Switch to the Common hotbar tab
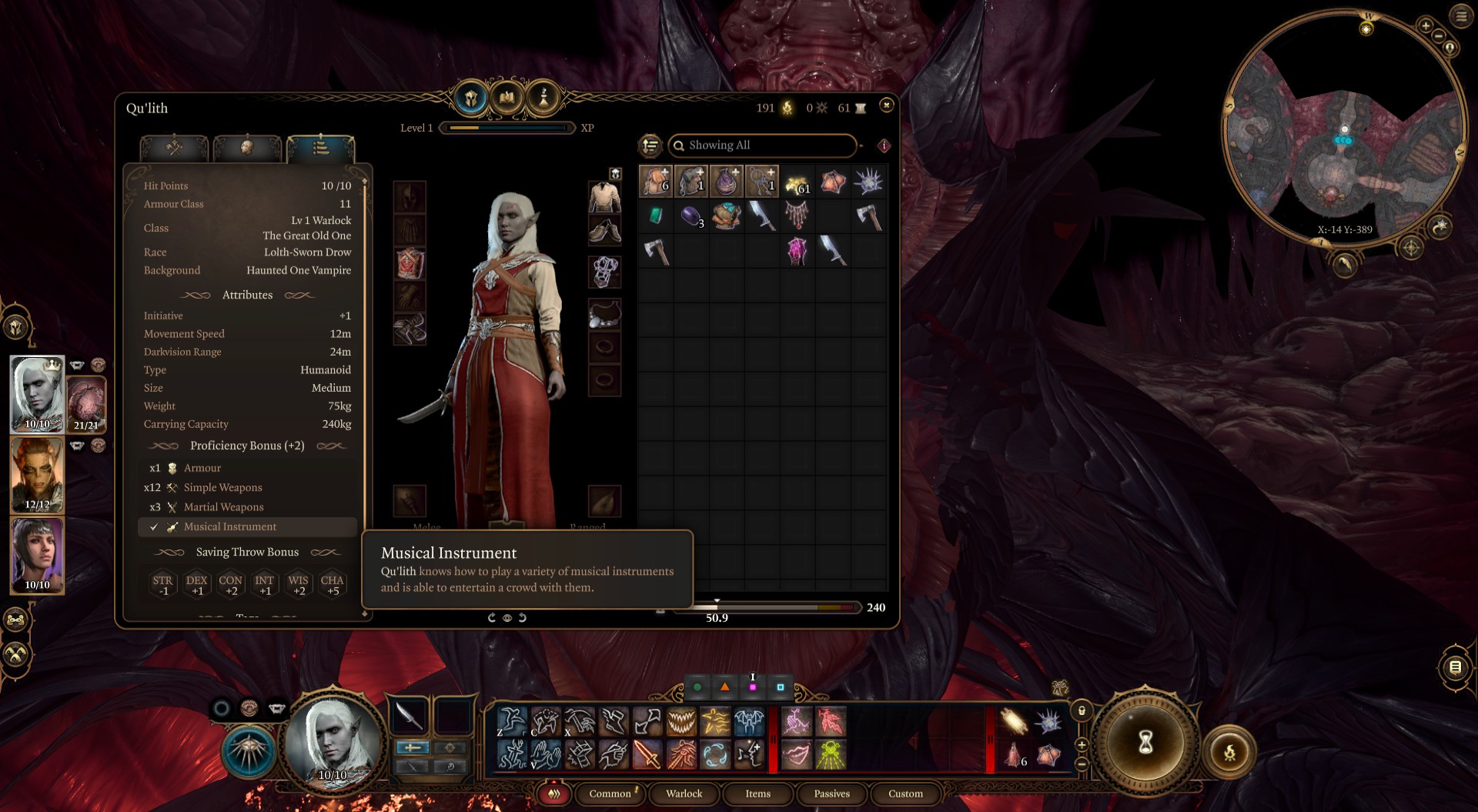1478x812 pixels. click(x=610, y=794)
